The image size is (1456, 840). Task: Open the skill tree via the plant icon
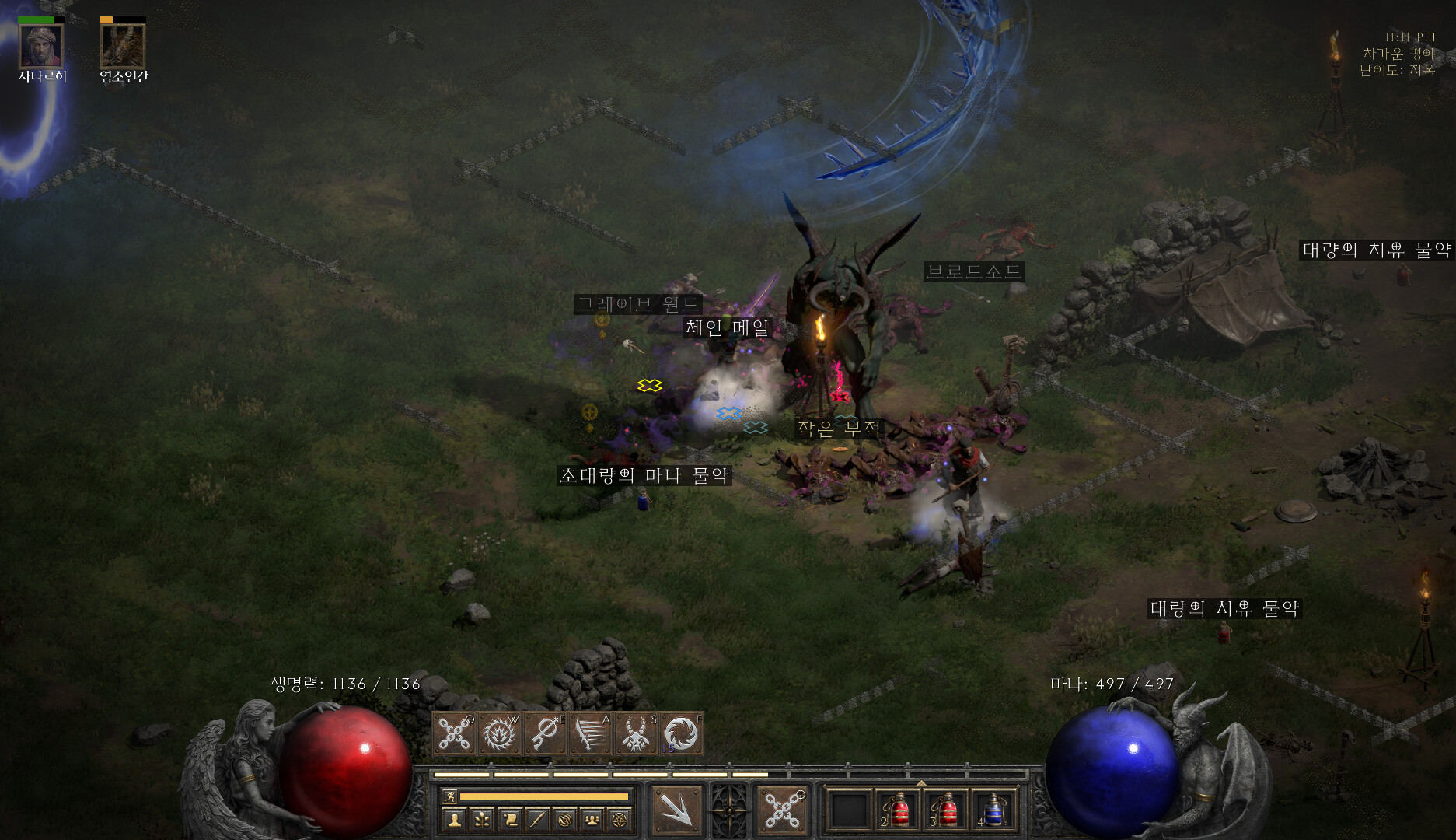click(x=482, y=819)
